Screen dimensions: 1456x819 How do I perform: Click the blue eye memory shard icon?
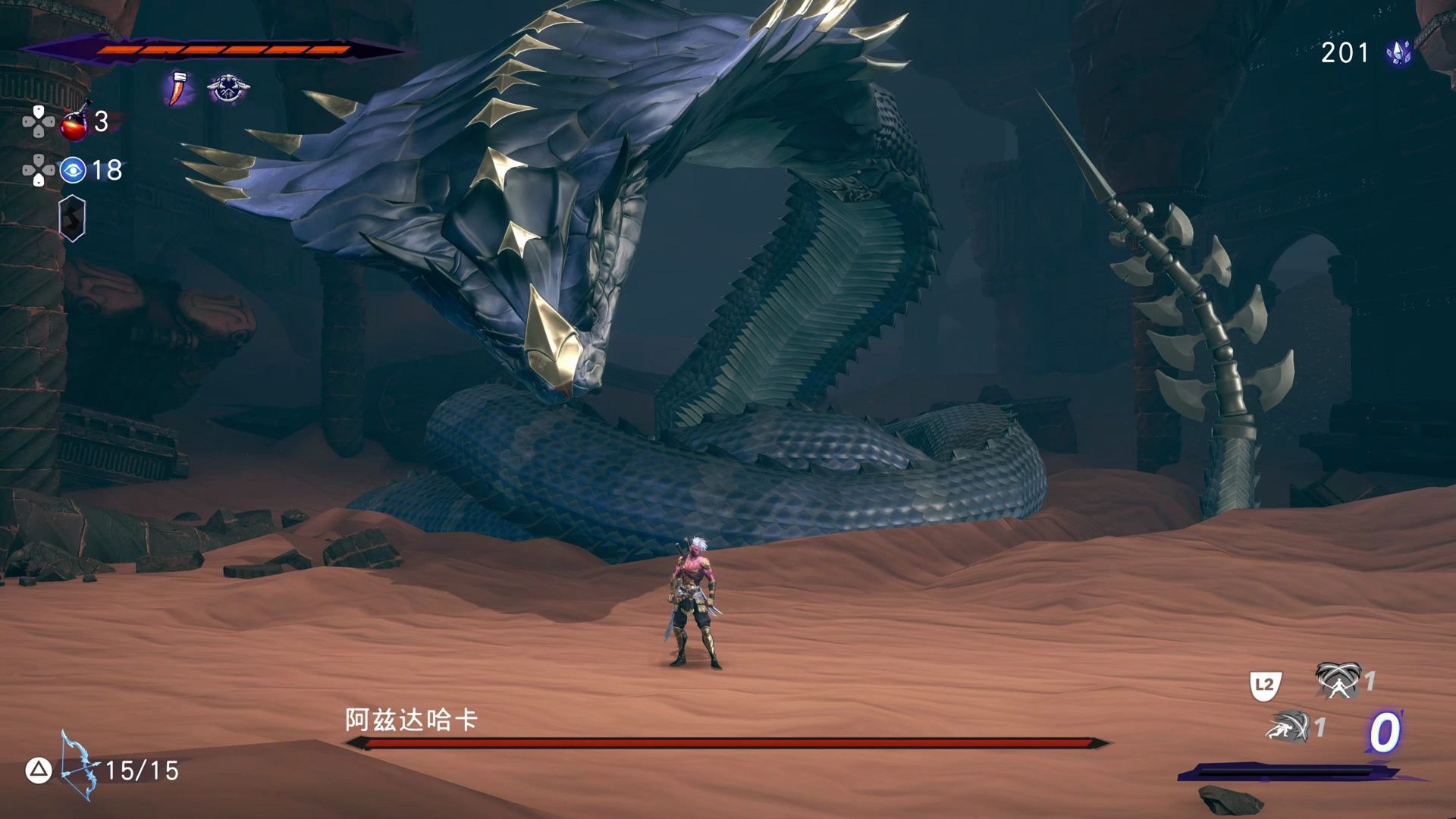[x=73, y=170]
